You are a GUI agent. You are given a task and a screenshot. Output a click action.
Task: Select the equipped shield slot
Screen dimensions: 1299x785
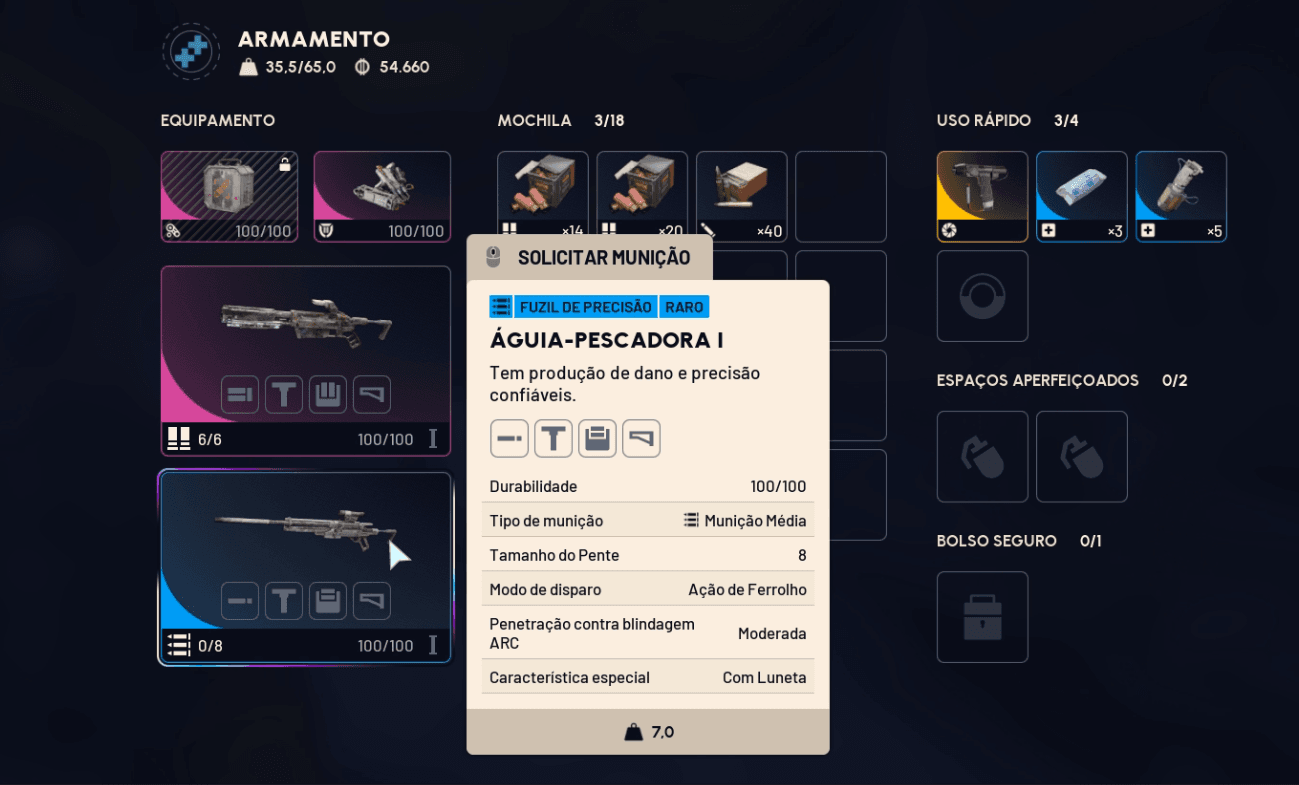(x=382, y=190)
